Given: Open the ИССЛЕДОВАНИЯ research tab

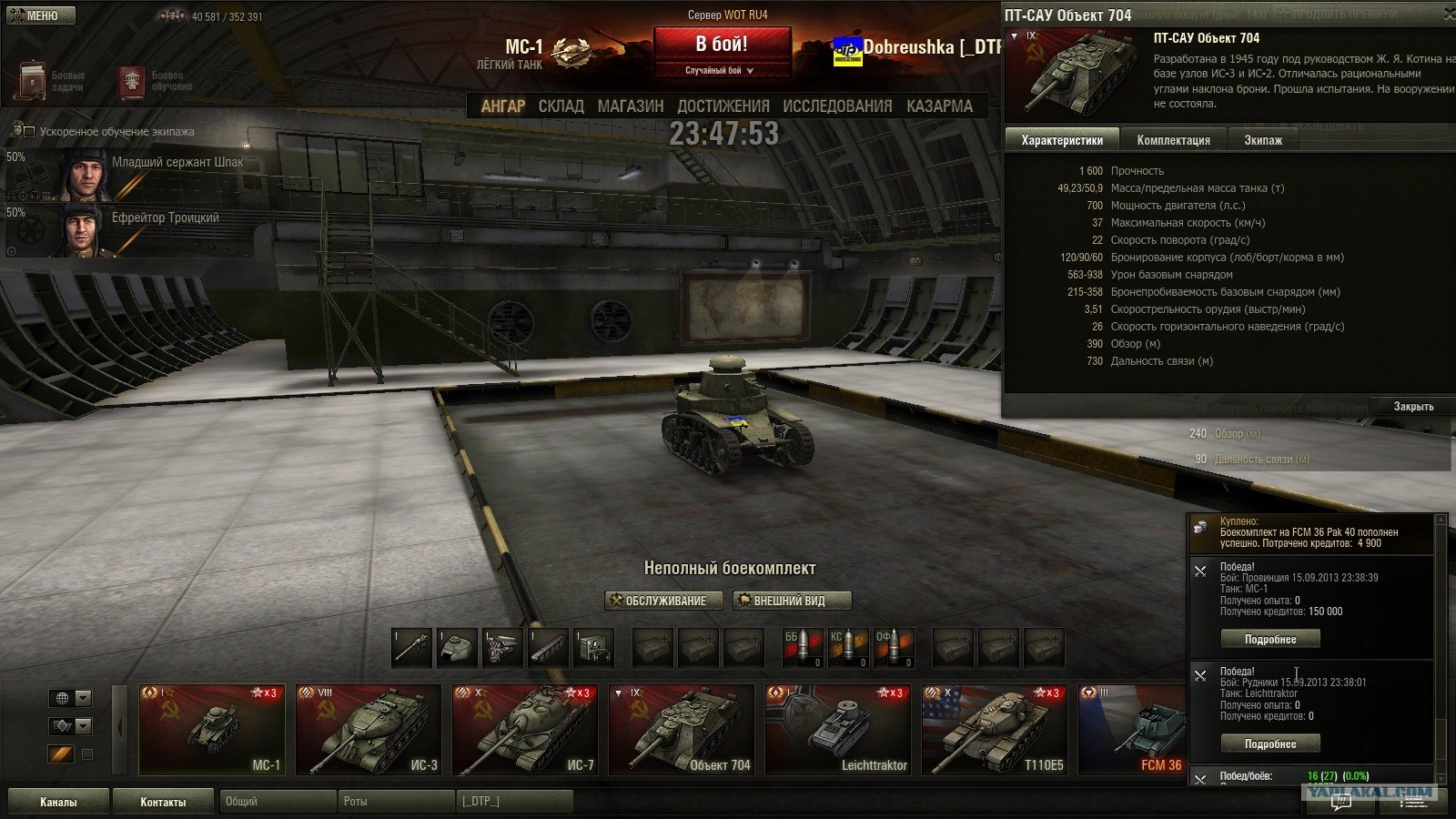Looking at the screenshot, I should tap(837, 106).
